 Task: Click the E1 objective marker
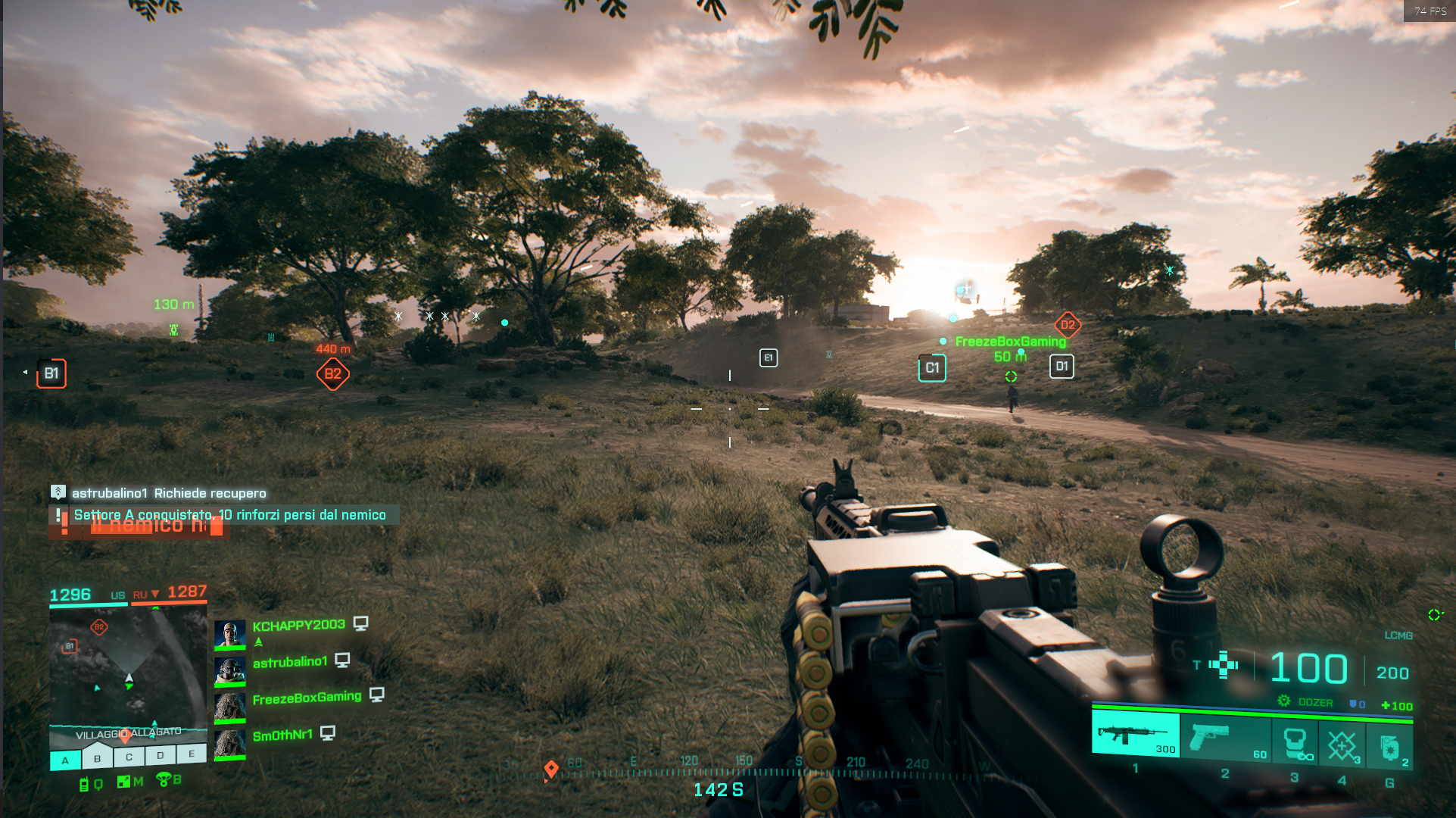[769, 357]
